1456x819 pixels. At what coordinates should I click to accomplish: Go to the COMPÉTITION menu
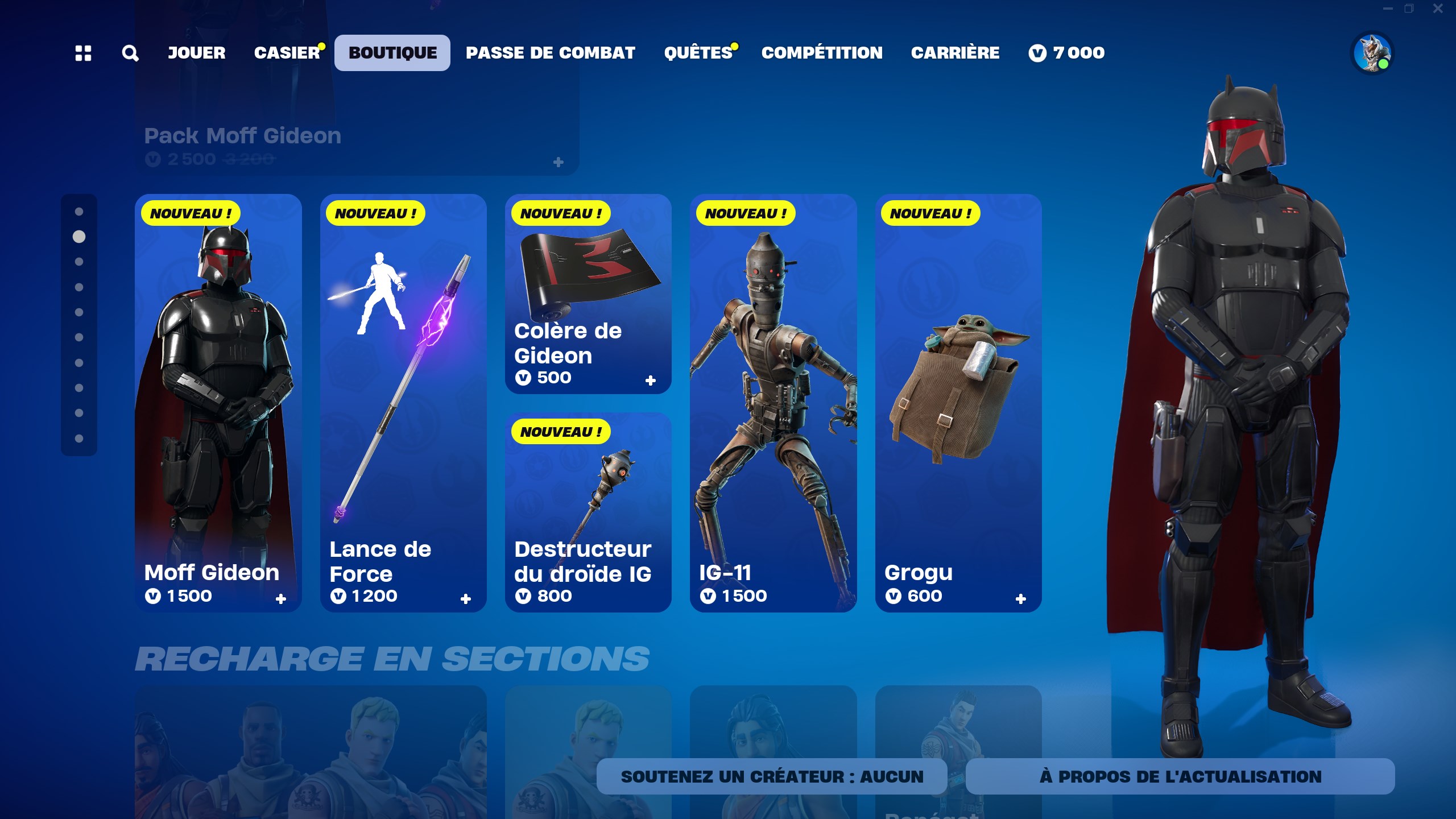(822, 53)
